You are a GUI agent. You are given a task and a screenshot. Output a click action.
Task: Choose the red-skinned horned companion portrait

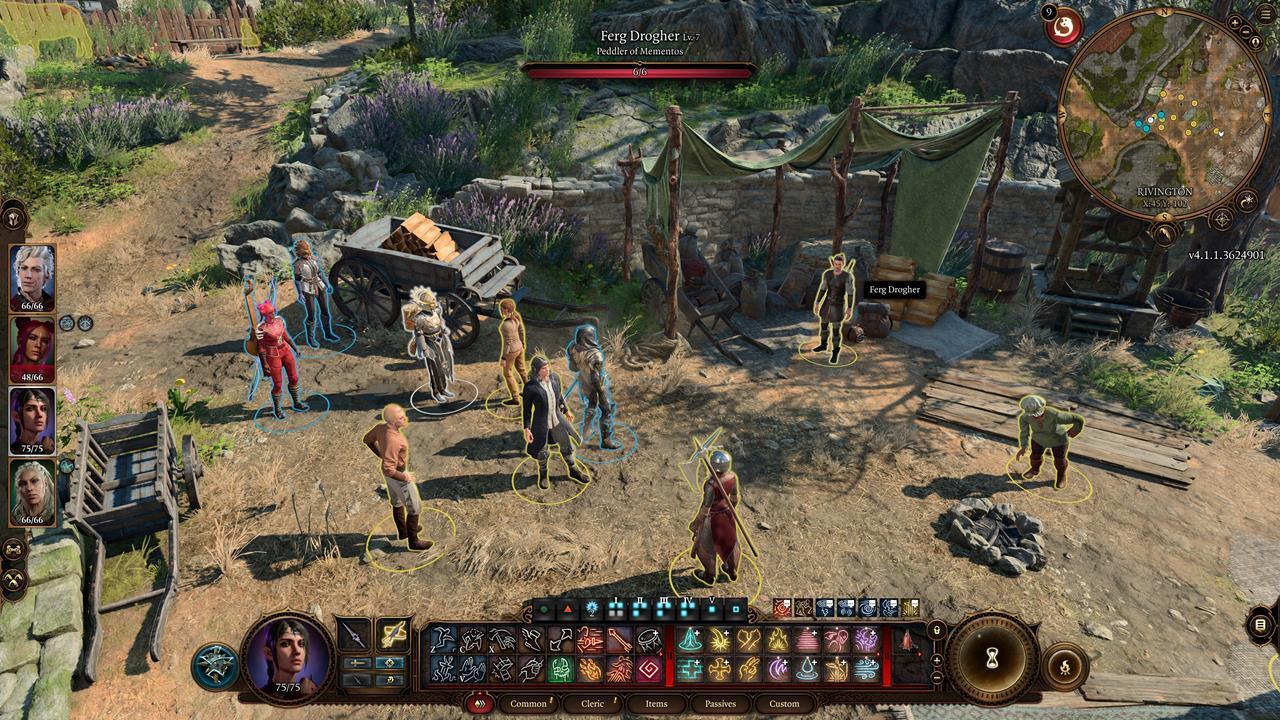click(x=32, y=350)
